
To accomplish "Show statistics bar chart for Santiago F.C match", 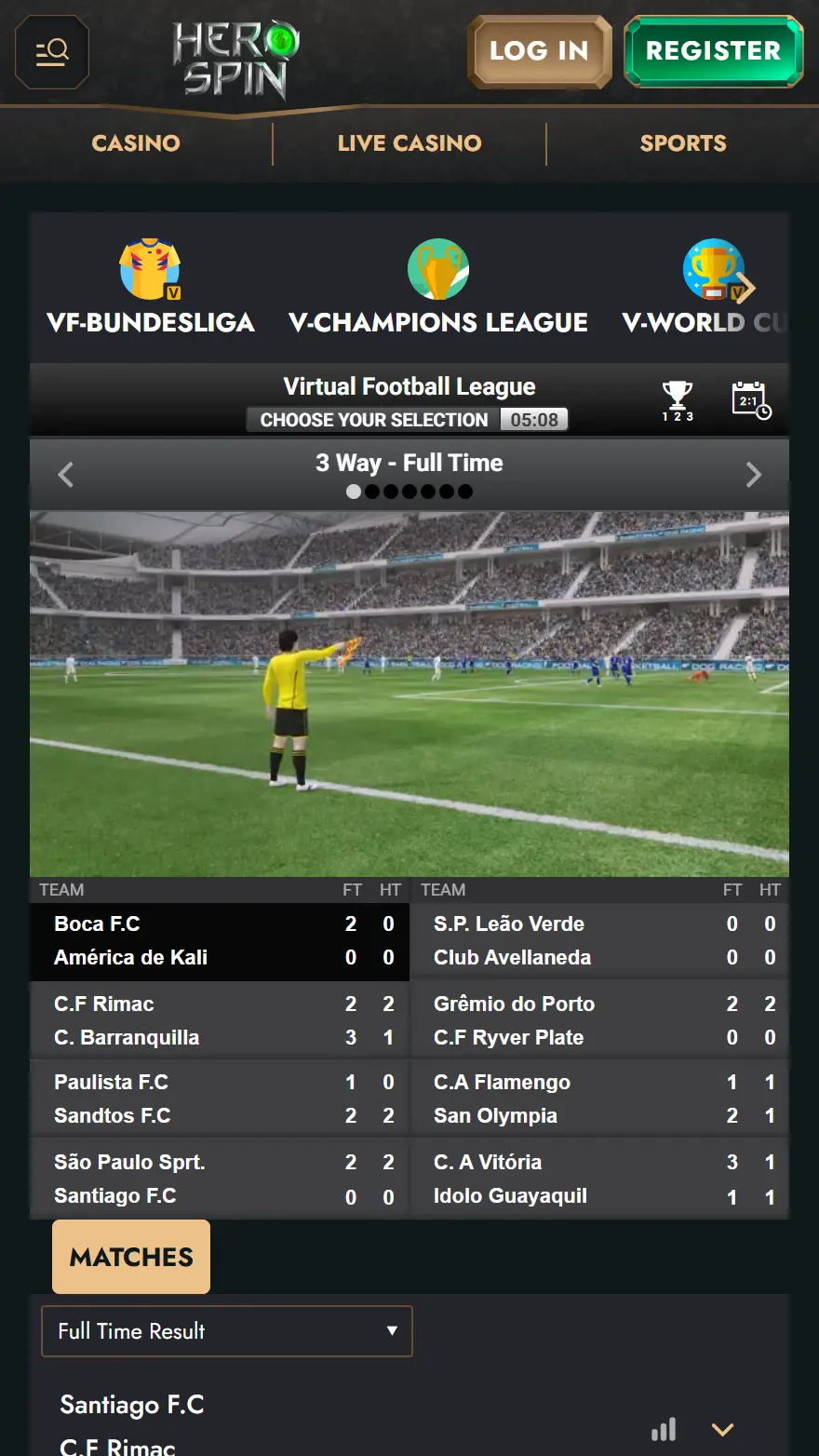I will tap(664, 1430).
